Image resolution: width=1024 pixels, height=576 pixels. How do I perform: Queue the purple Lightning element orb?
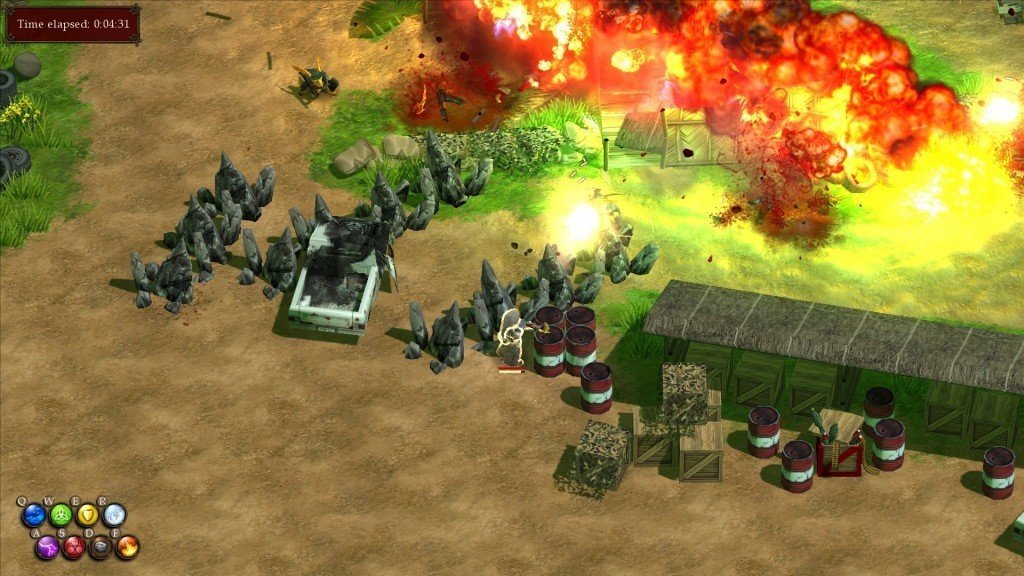pyautogui.click(x=47, y=547)
